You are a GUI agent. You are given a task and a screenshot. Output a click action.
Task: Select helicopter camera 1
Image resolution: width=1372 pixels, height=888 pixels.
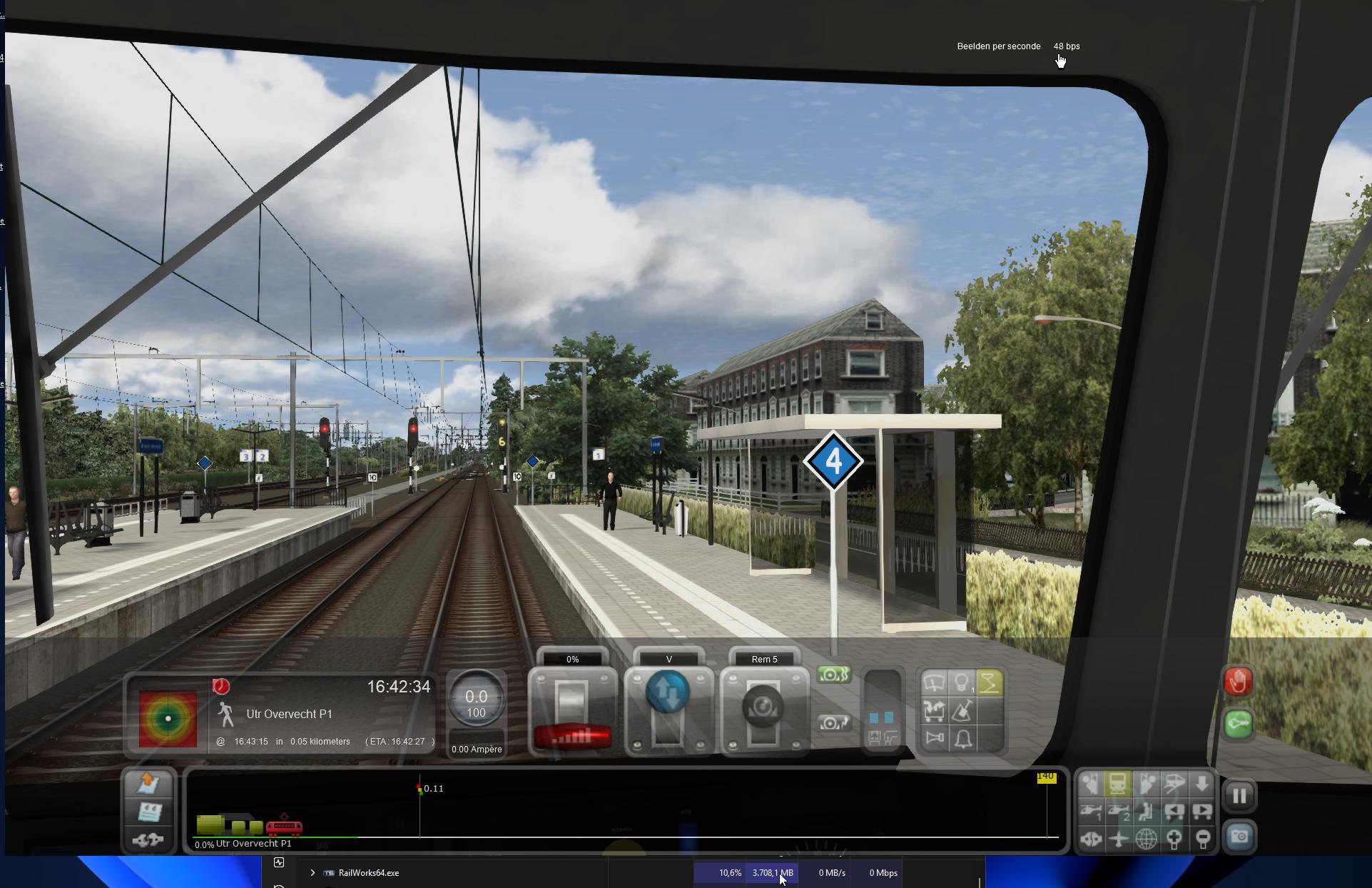pos(1090,812)
